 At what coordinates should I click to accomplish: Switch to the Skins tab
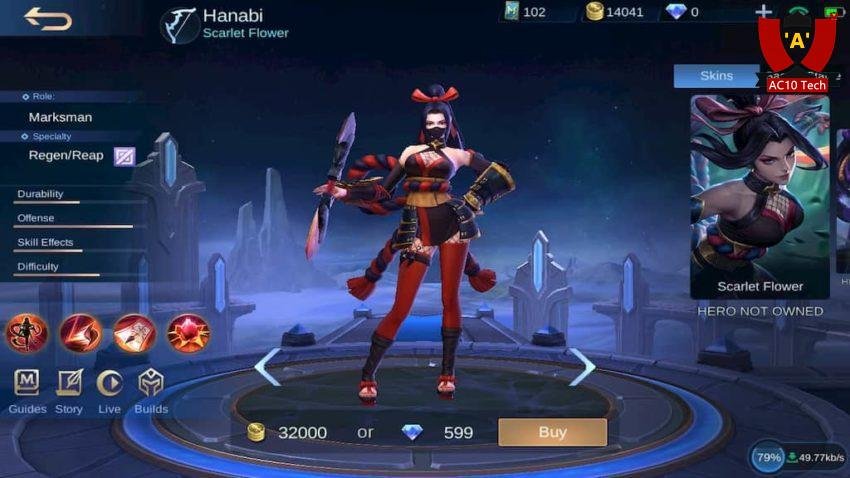pyautogui.click(x=716, y=76)
